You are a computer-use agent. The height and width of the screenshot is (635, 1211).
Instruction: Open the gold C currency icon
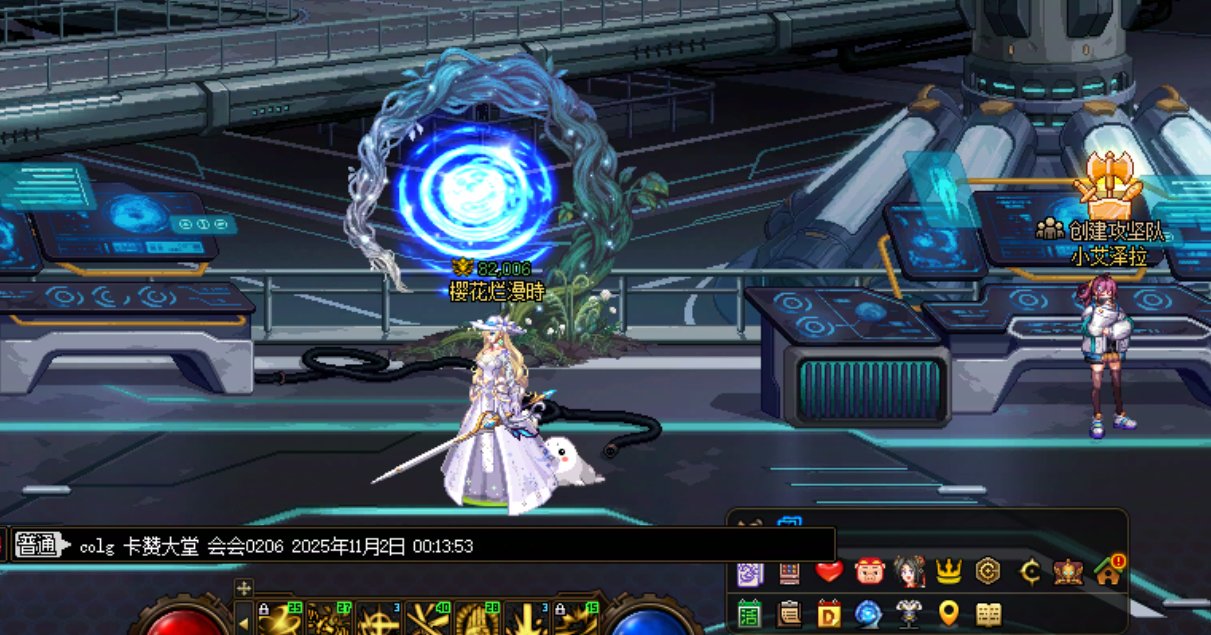pos(1029,572)
